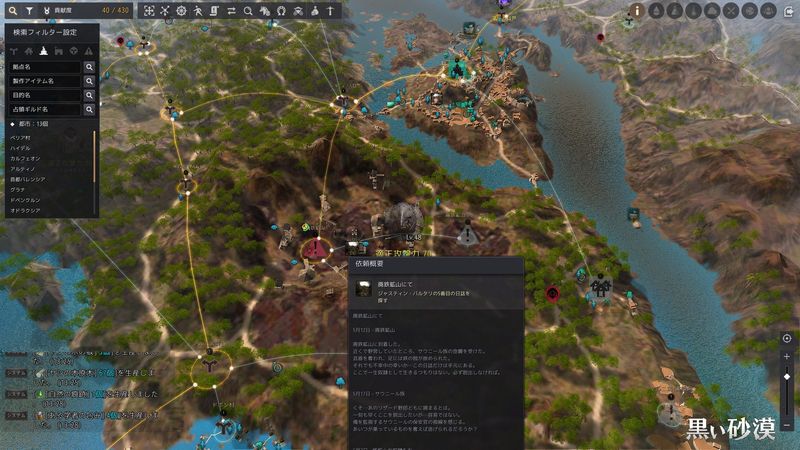The image size is (800, 450).
Task: Open the funnel filter button
Action: pyautogui.click(x=28, y=10)
